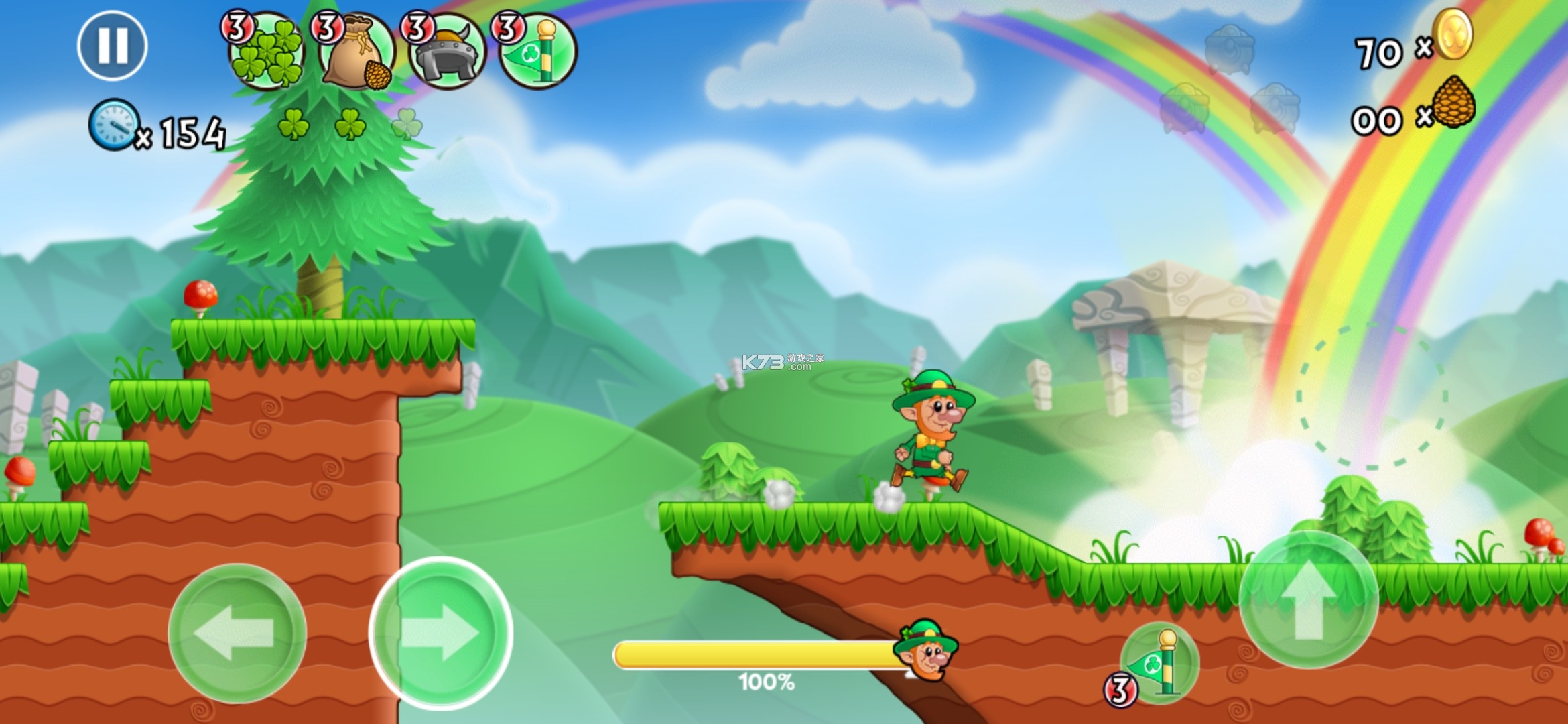Screen dimensions: 1568x724
Task: Use the clover bunch power-up
Action: tap(267, 52)
